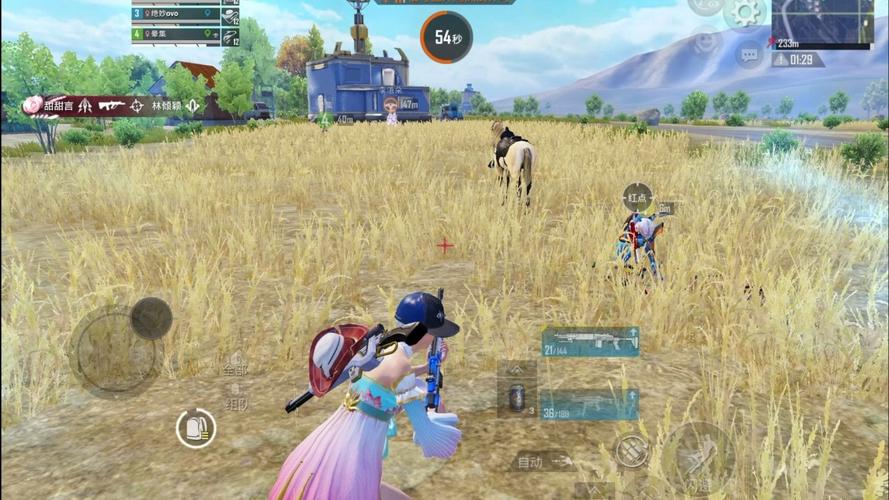Viewport: 889px width, 500px height.
Task: Select the primary rifle with 21/144 ammo
Action: (x=590, y=341)
